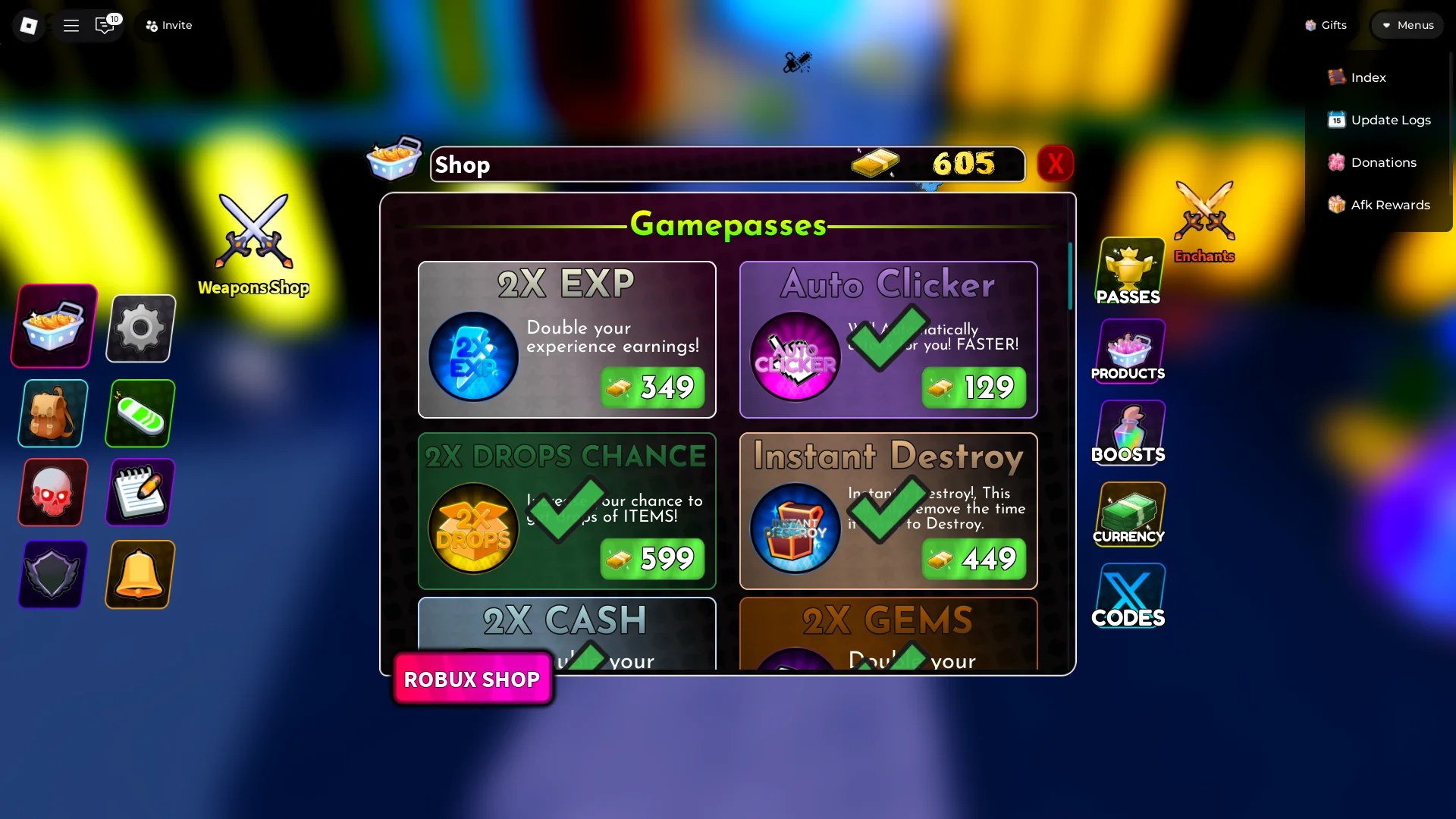Open the settings gear icon
1456x819 pixels.
tap(140, 328)
